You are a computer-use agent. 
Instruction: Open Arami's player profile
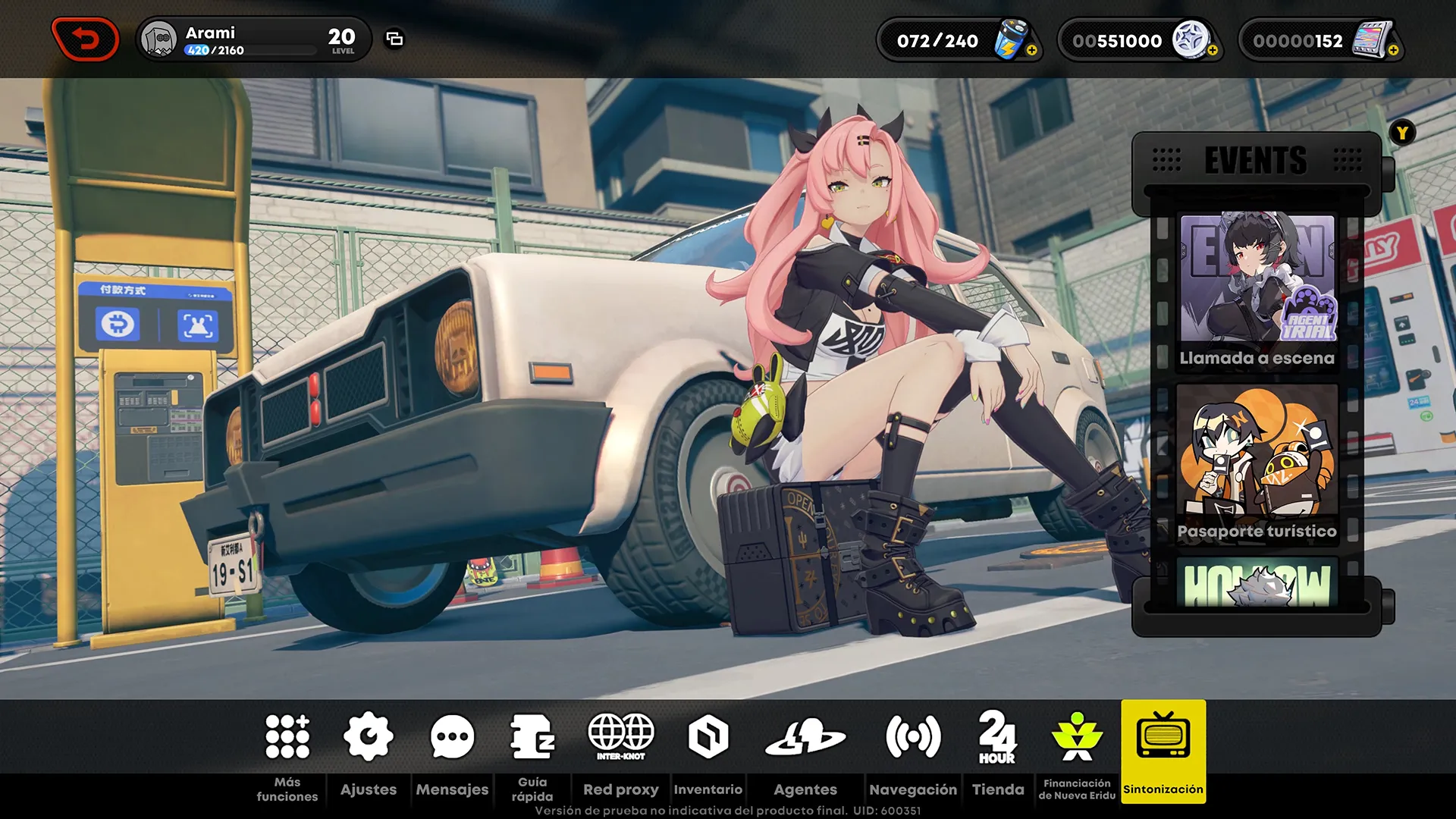(159, 39)
